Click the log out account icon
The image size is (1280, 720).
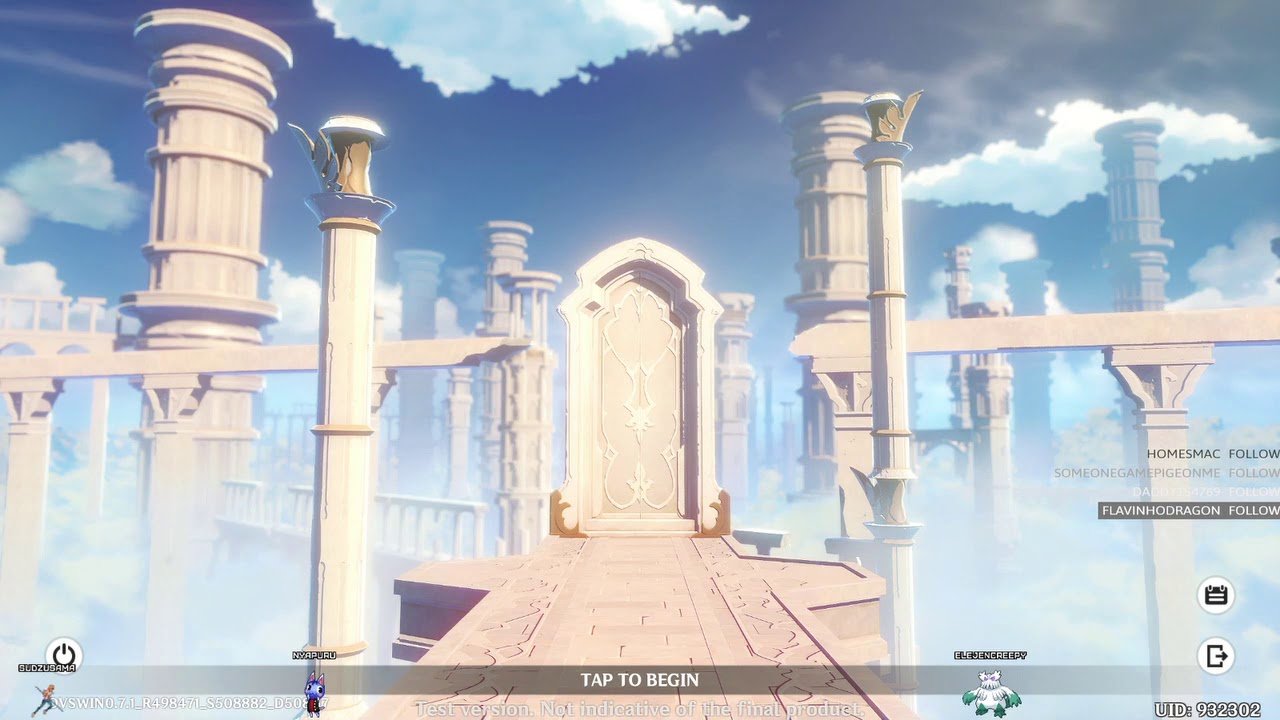(x=1215, y=656)
